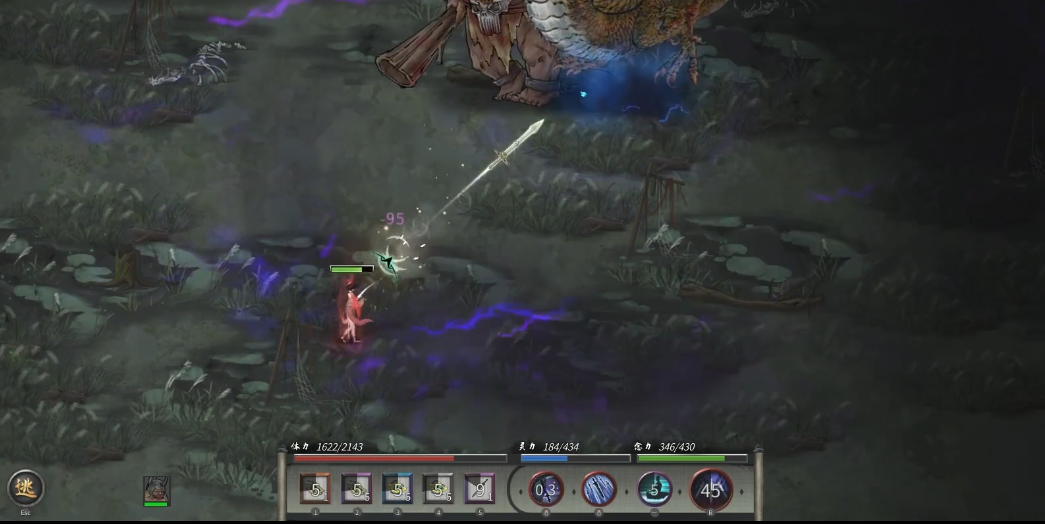Viewport: 1045px width, 524px height.
Task: Activate the skill showing 0.3 cooldown
Action: pos(546,490)
